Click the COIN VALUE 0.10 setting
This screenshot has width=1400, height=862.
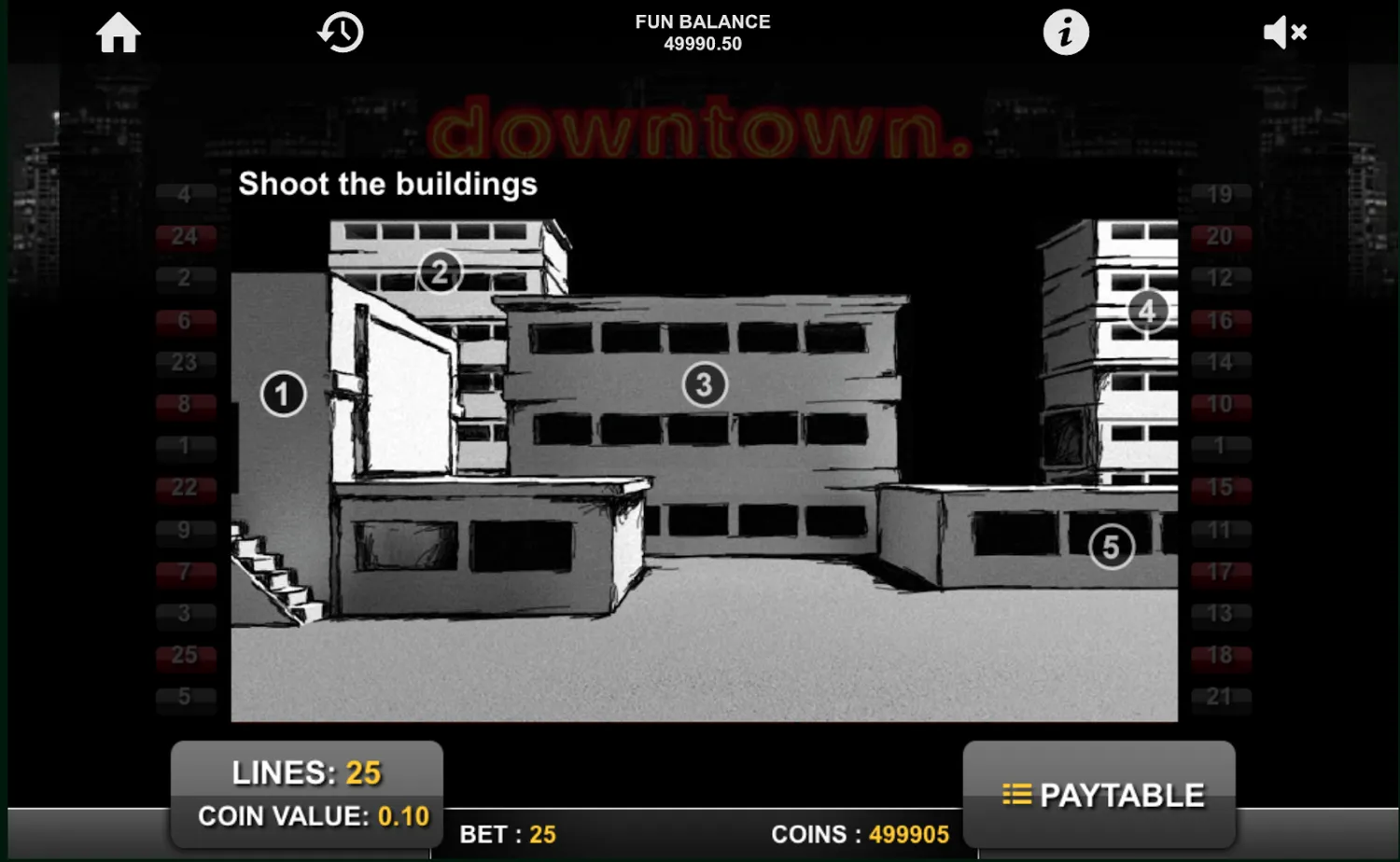[x=312, y=815]
